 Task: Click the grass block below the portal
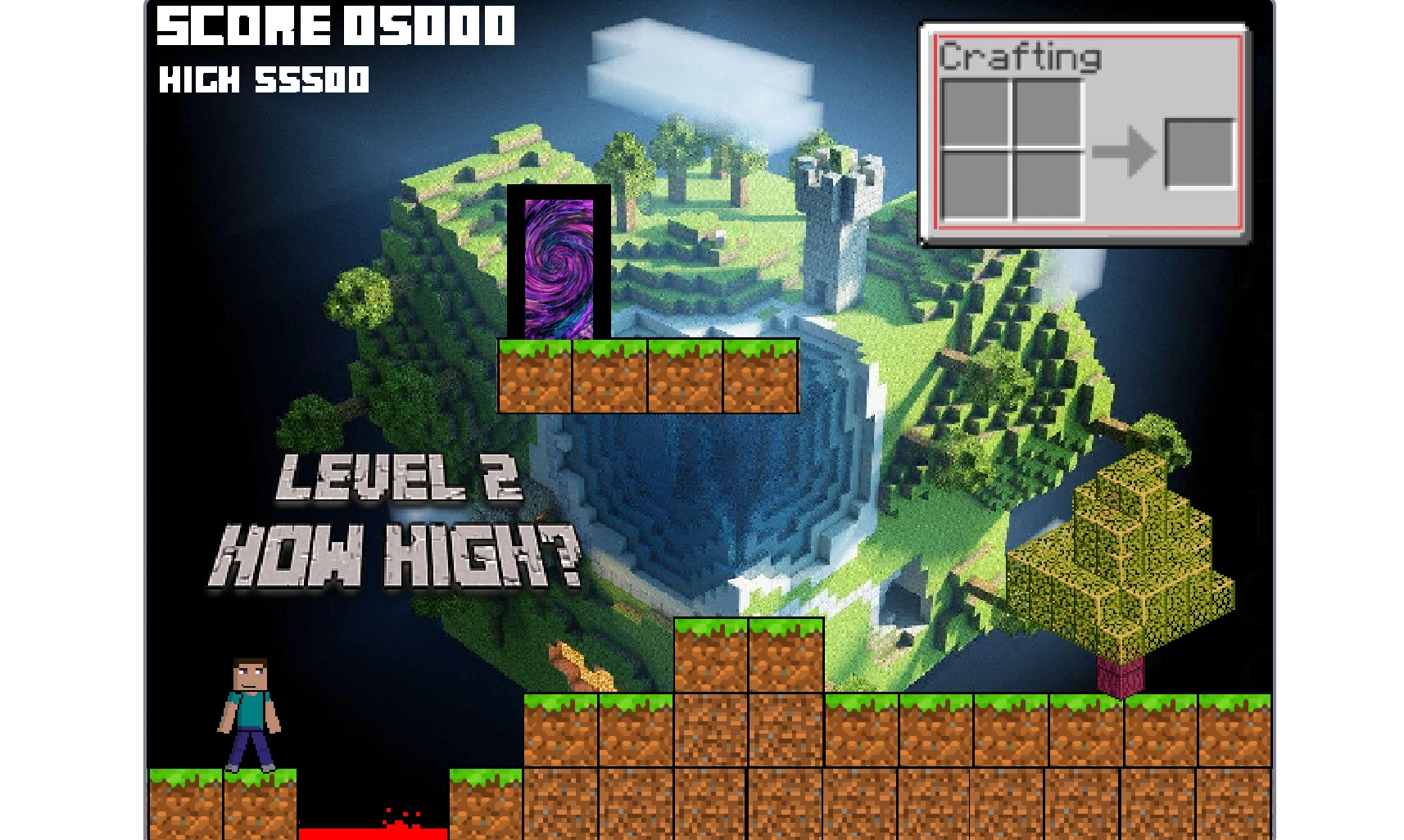[533, 375]
